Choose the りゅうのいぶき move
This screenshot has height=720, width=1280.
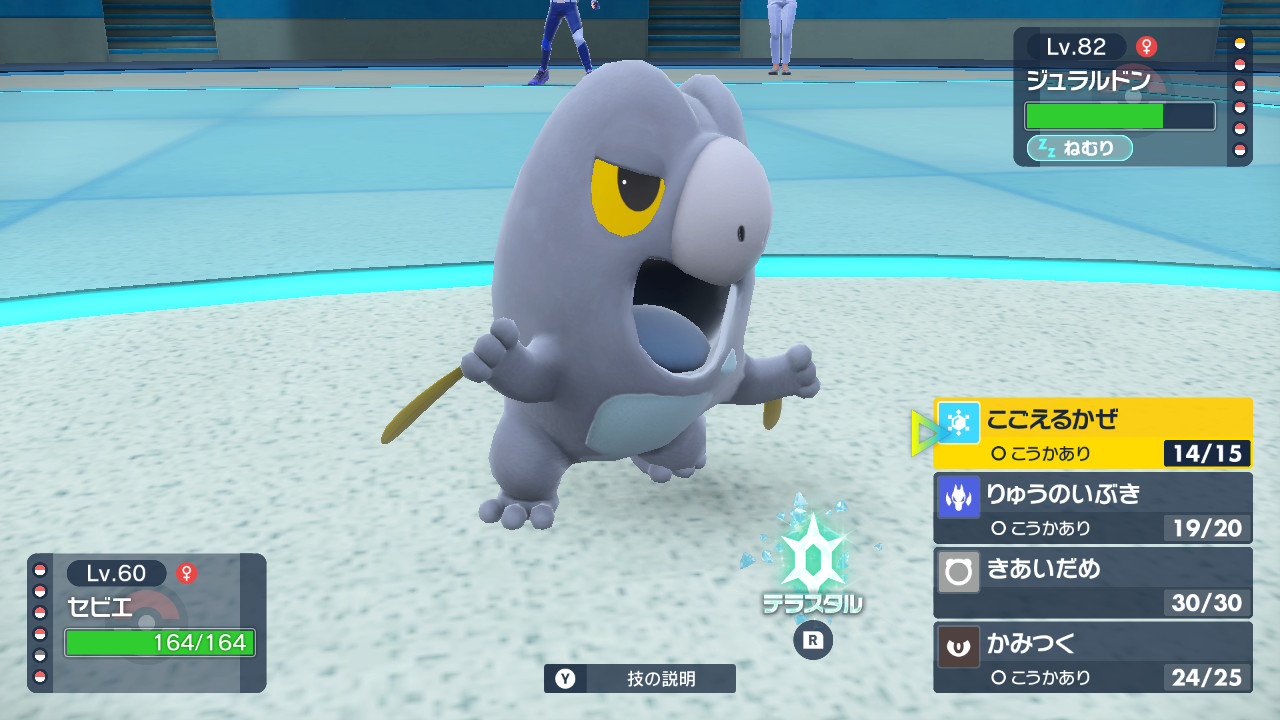click(x=1092, y=507)
